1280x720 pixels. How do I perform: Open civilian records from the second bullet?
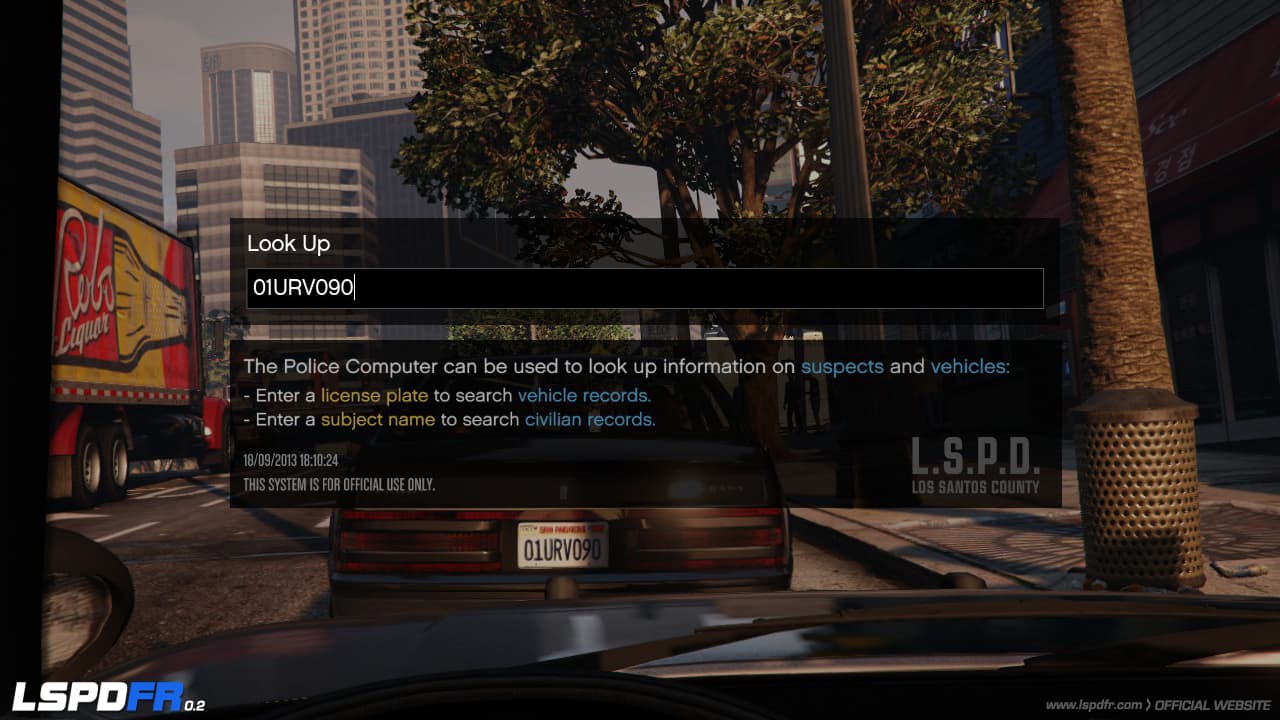(588, 419)
